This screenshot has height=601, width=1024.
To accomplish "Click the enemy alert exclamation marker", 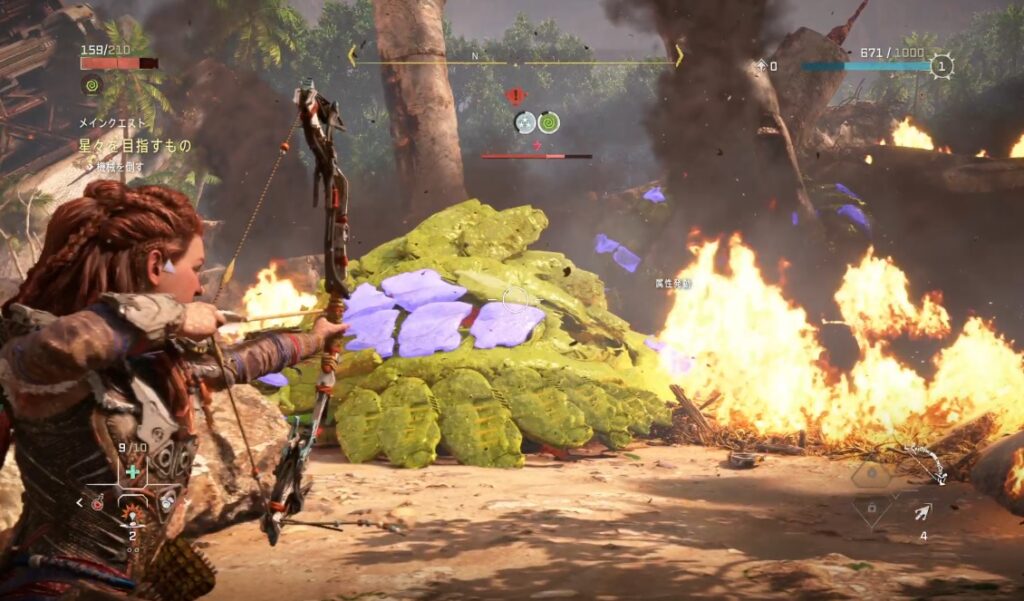I will tap(515, 96).
